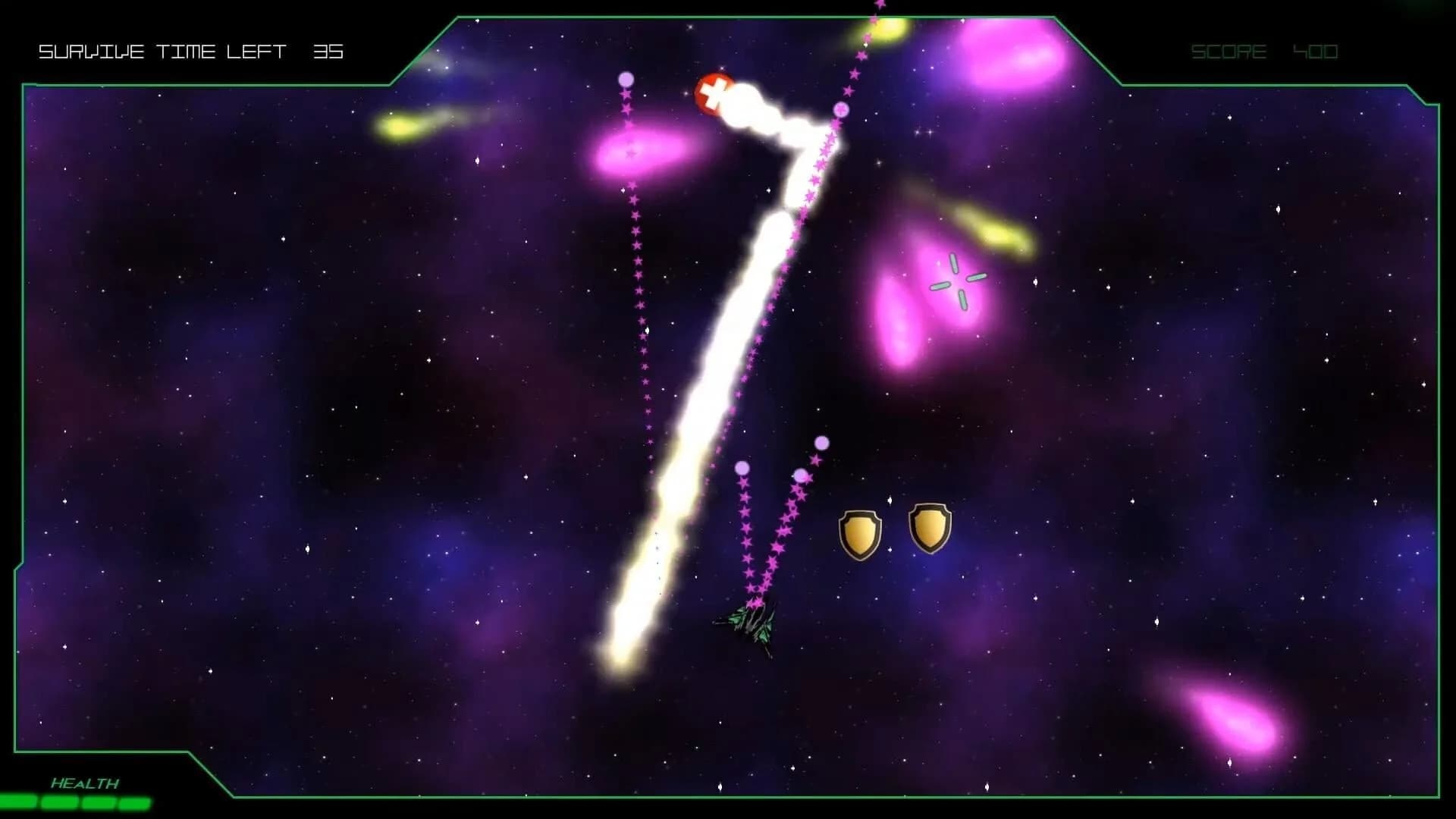This screenshot has width=1456, height=819.
Task: Click the middle of the health bar gauge
Action: (x=76, y=802)
